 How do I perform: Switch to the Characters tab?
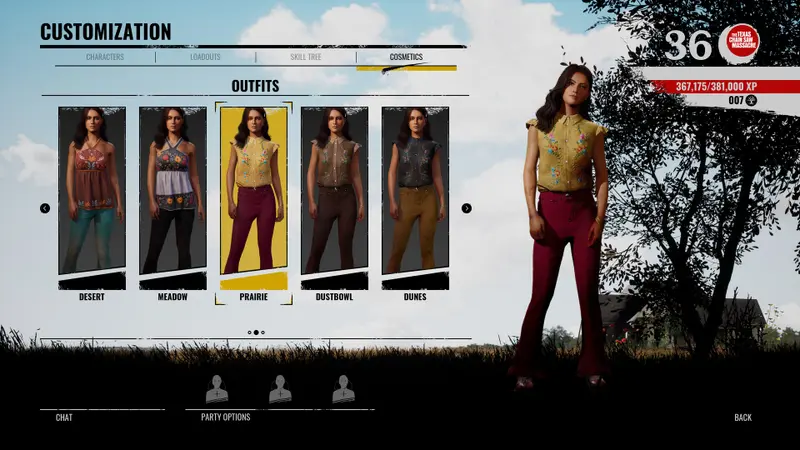105,57
